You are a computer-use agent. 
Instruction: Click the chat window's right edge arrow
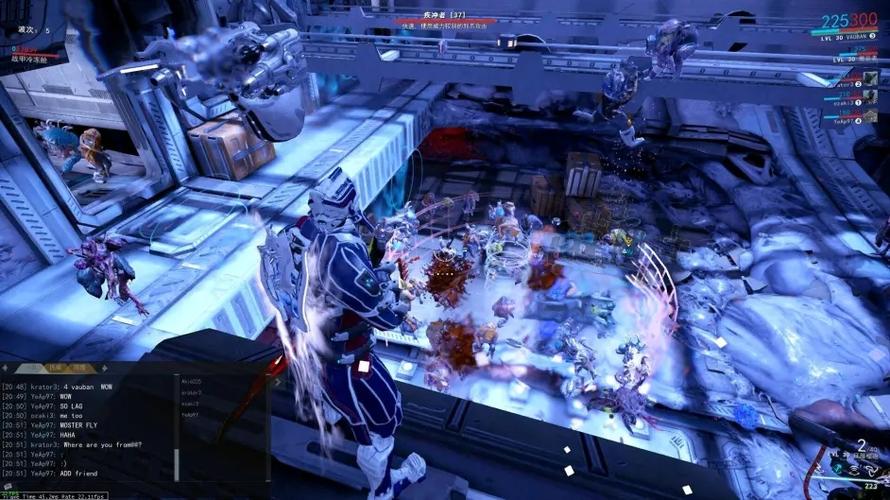coord(279,381)
